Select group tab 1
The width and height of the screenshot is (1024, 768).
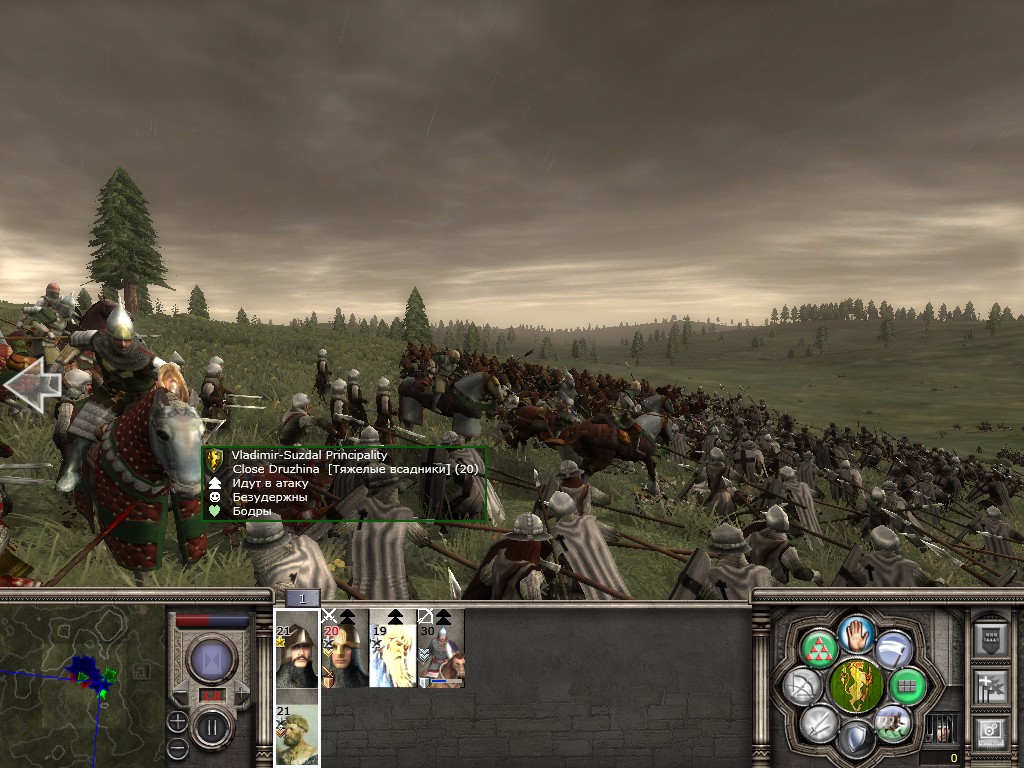click(303, 598)
